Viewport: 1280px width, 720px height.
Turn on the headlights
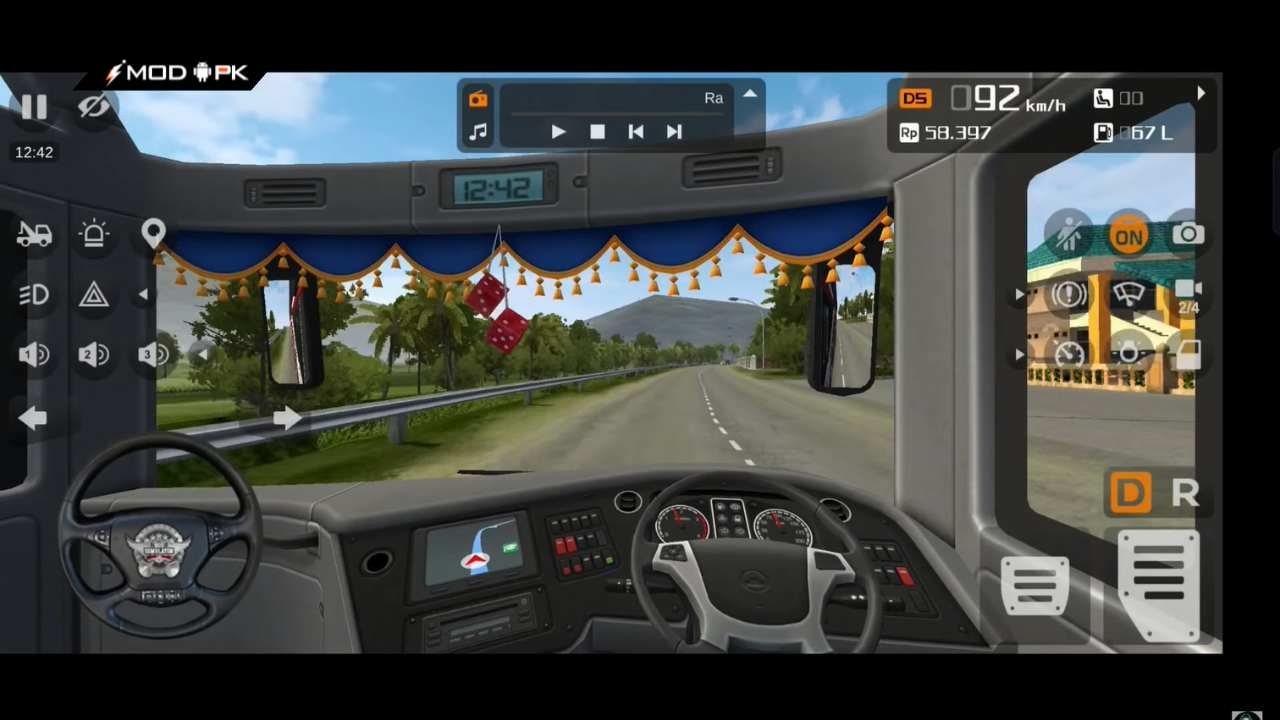click(x=34, y=294)
